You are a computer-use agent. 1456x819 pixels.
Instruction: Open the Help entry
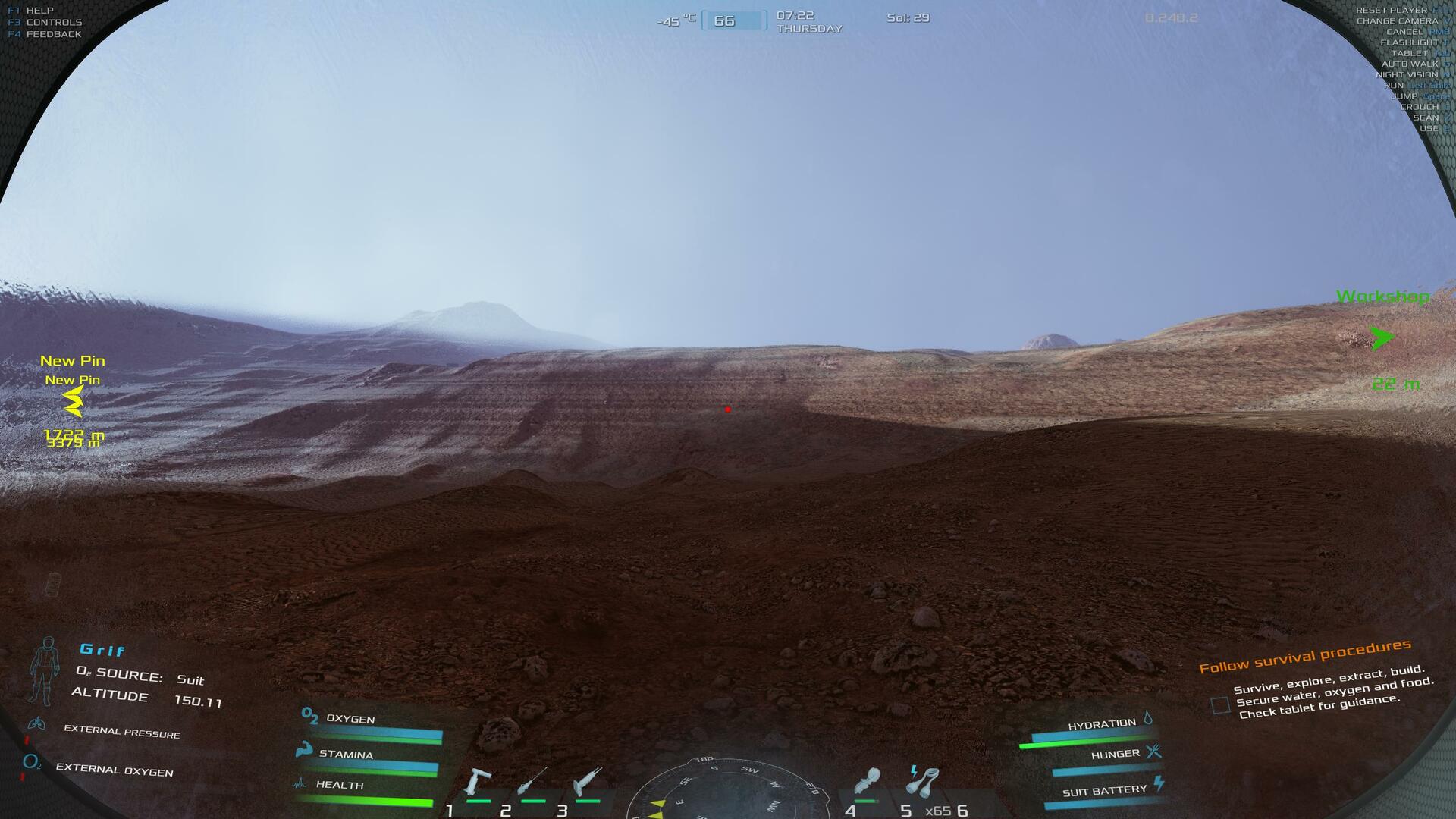point(39,11)
